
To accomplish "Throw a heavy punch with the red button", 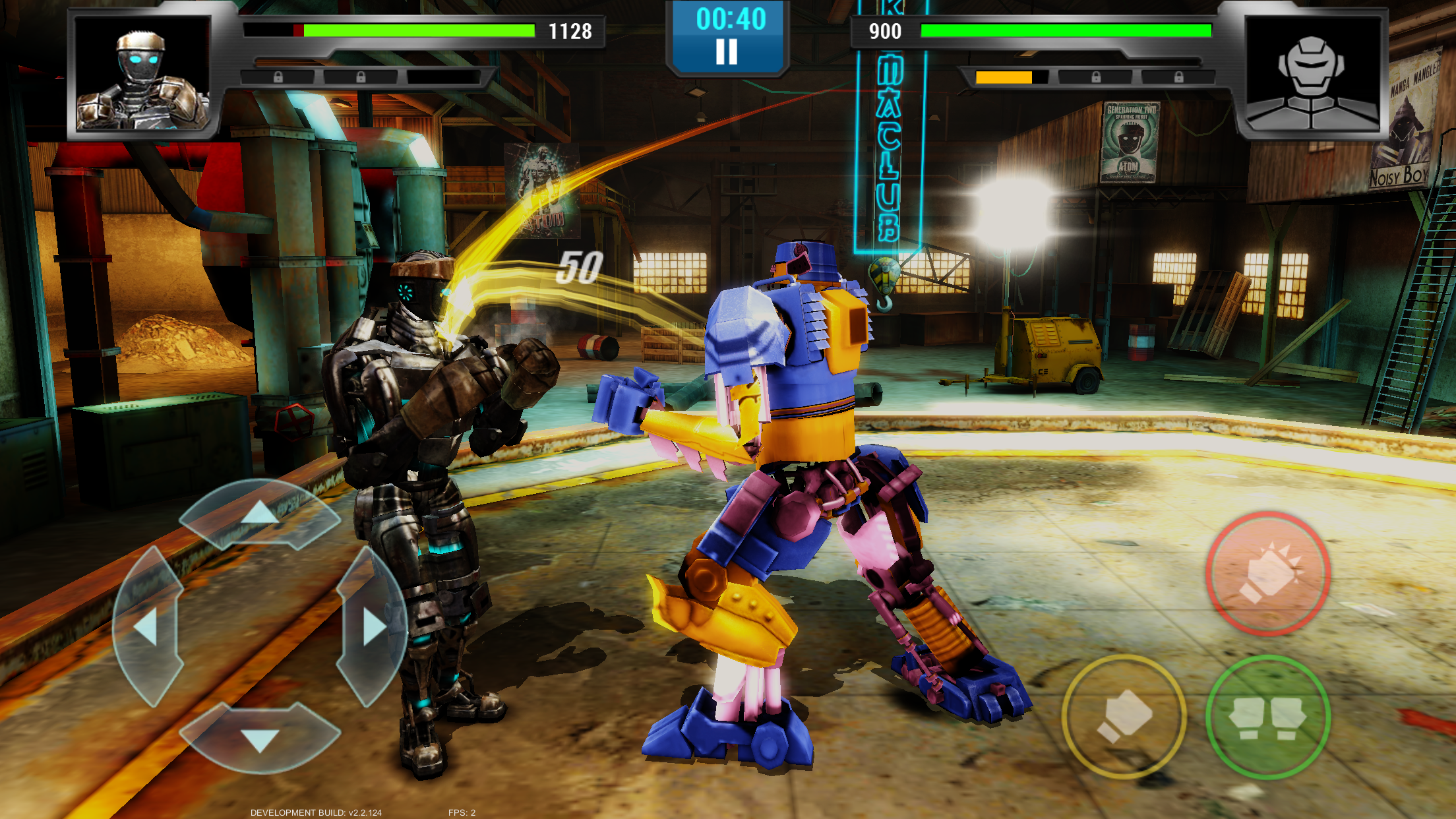I will [1267, 574].
